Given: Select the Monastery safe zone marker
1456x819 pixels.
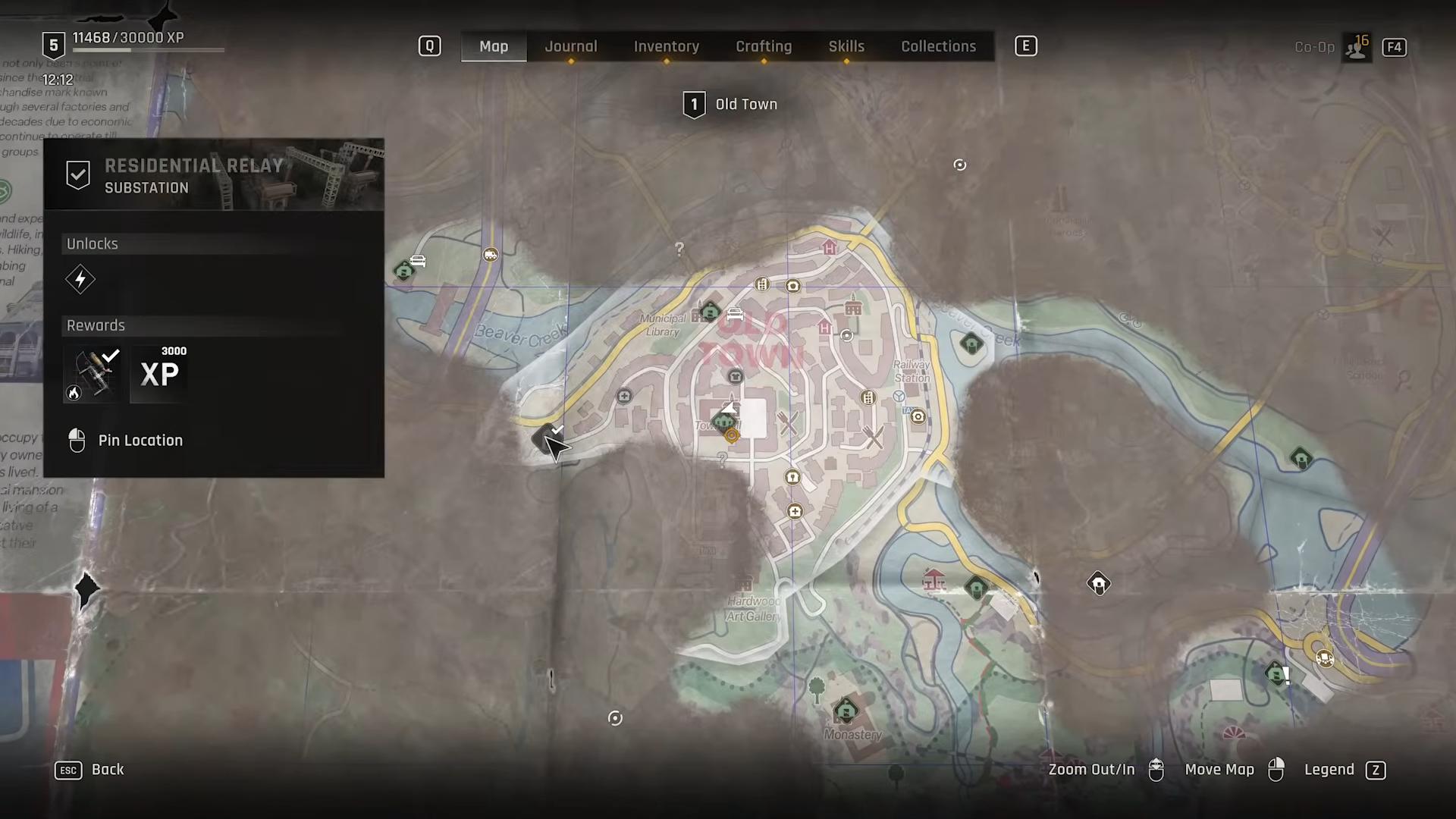Looking at the screenshot, I should point(846,711).
